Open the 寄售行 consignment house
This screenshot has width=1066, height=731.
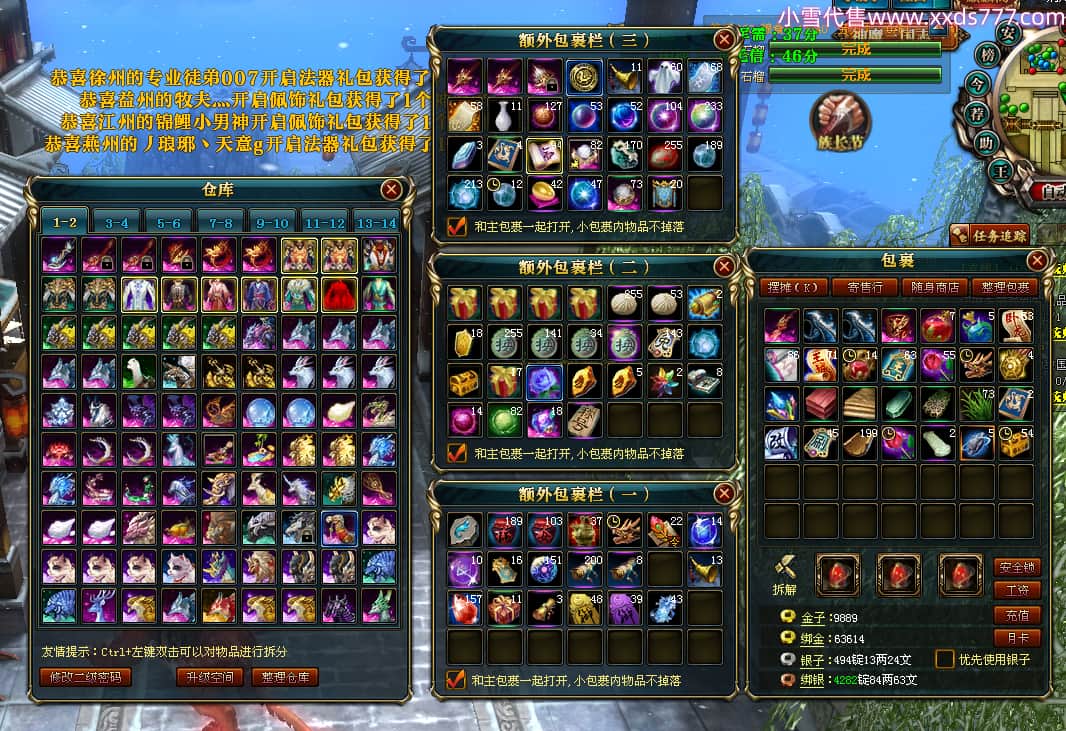pos(864,287)
